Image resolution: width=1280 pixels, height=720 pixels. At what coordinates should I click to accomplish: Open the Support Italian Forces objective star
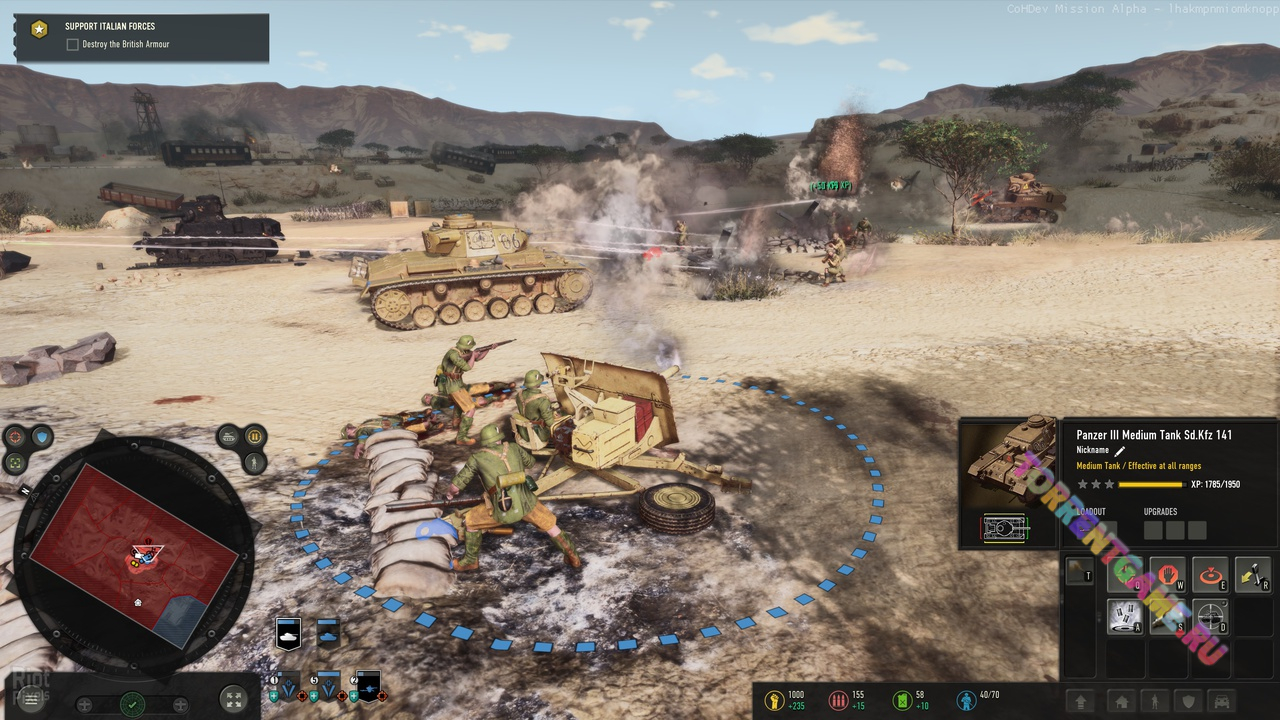[39, 29]
